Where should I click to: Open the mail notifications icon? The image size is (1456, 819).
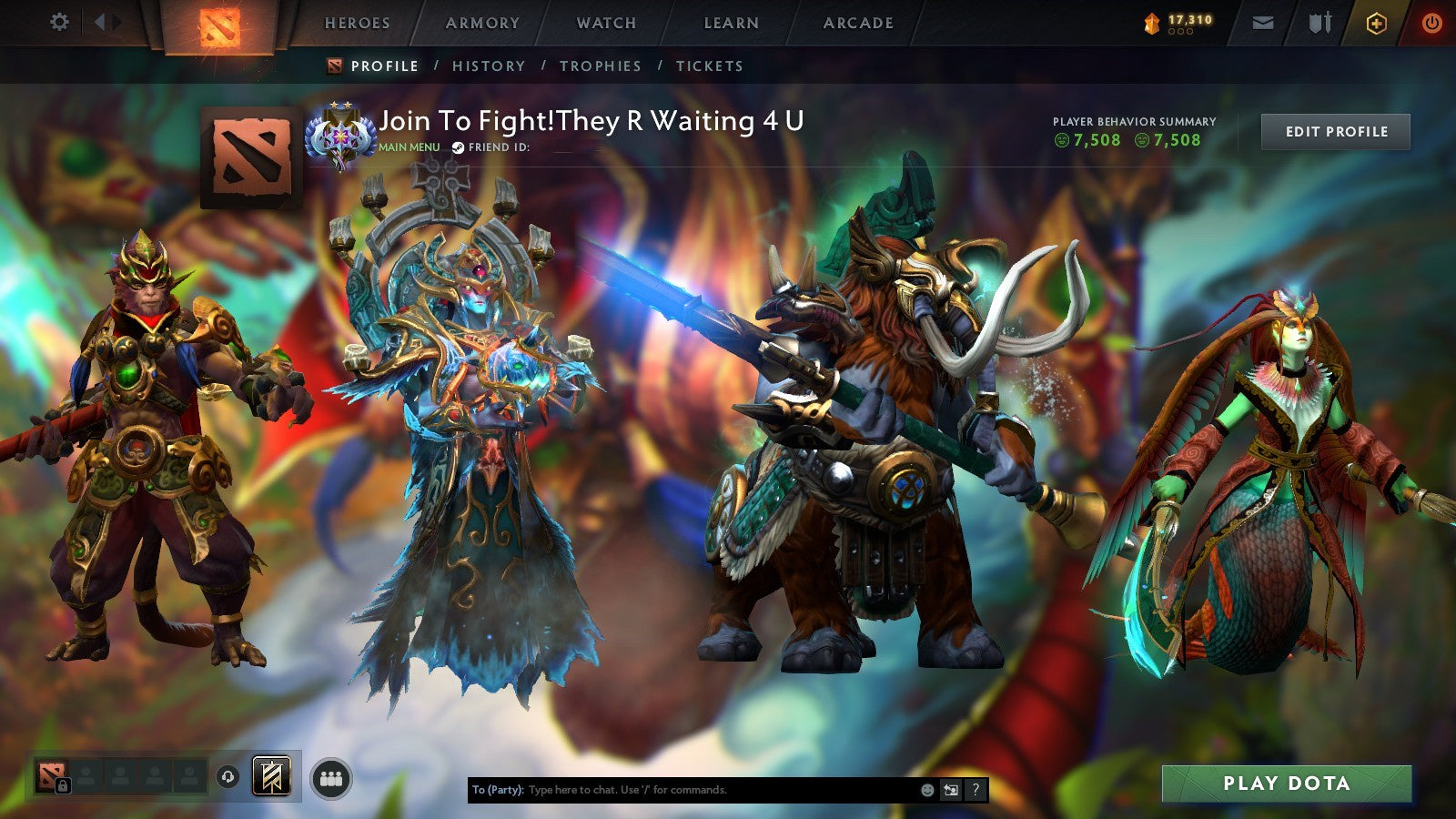tap(1263, 23)
